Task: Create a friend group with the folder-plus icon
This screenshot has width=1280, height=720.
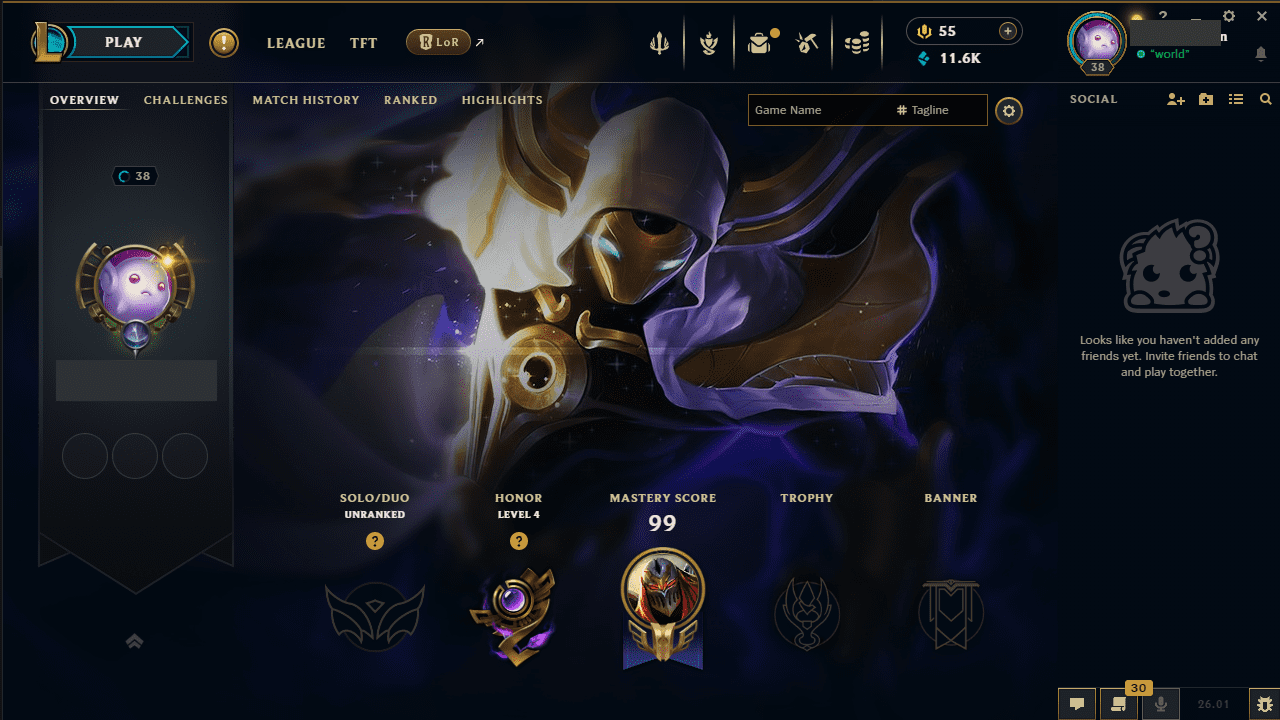Action: pyautogui.click(x=1205, y=99)
